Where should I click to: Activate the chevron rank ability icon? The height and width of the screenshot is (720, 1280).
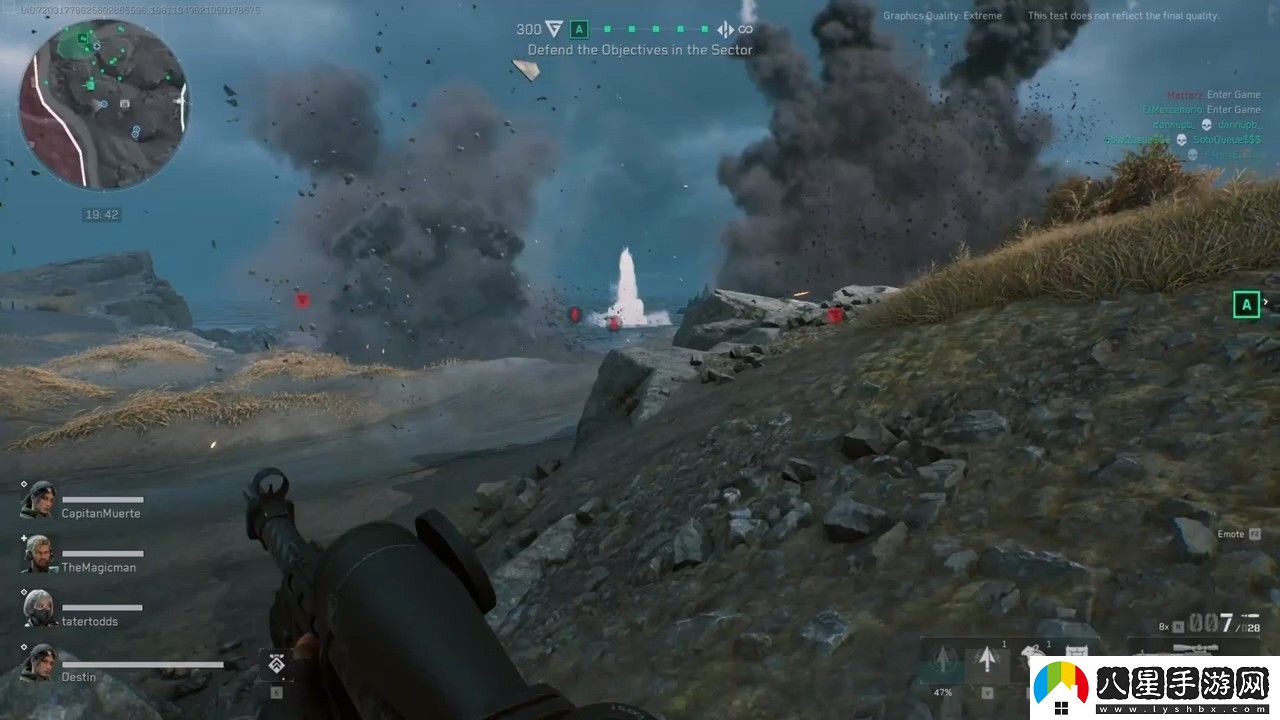(275, 664)
